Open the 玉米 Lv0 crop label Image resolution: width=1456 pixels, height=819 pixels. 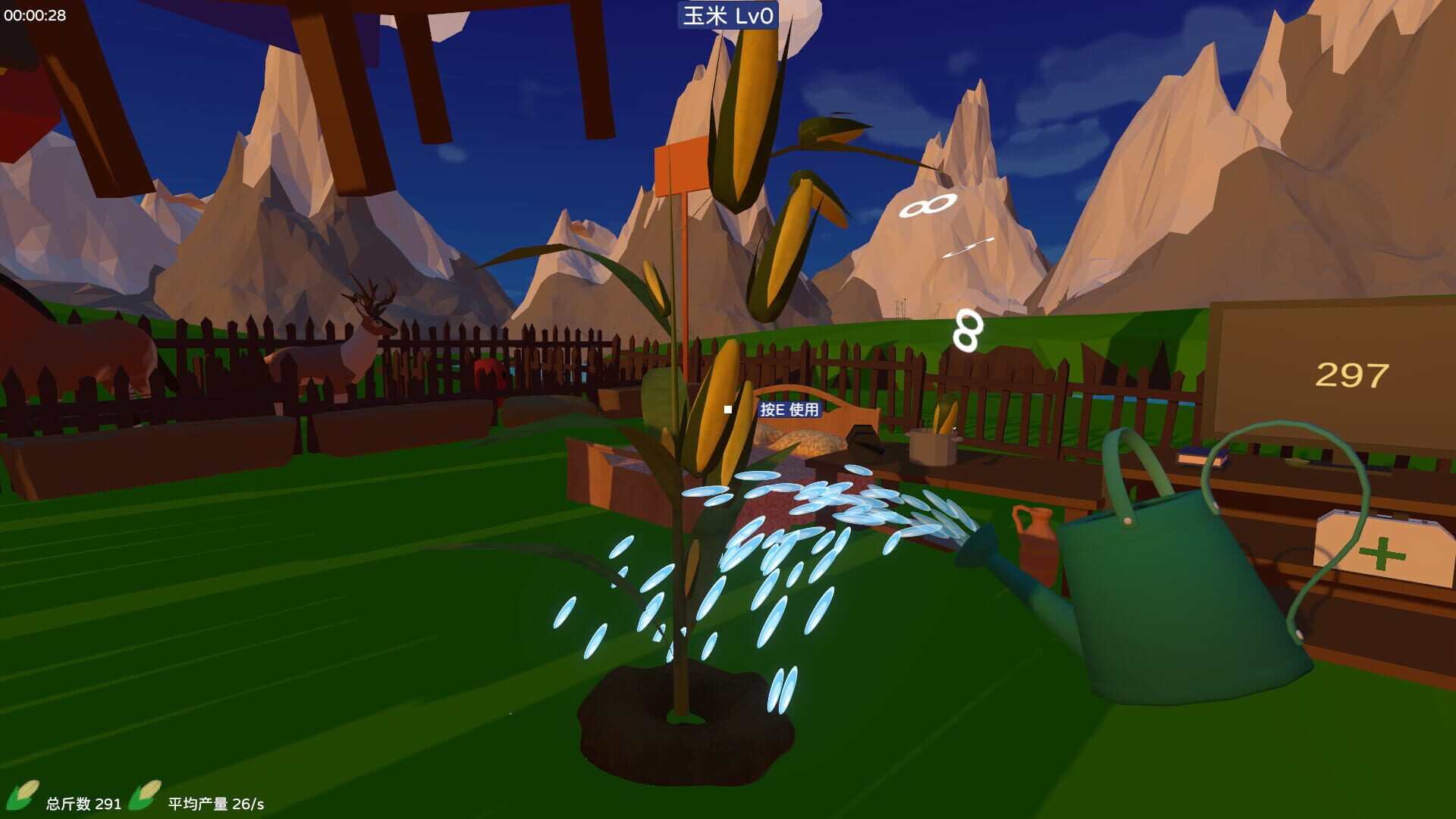[x=726, y=16]
